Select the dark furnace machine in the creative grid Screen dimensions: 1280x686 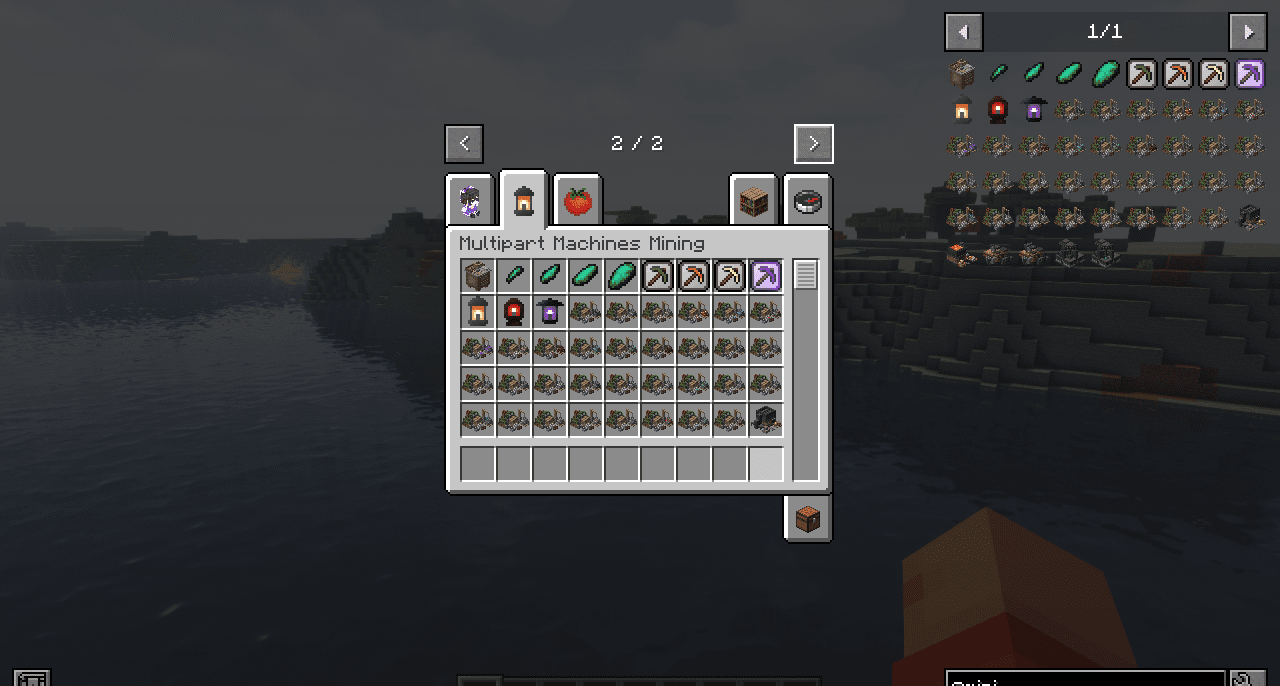click(x=766, y=420)
